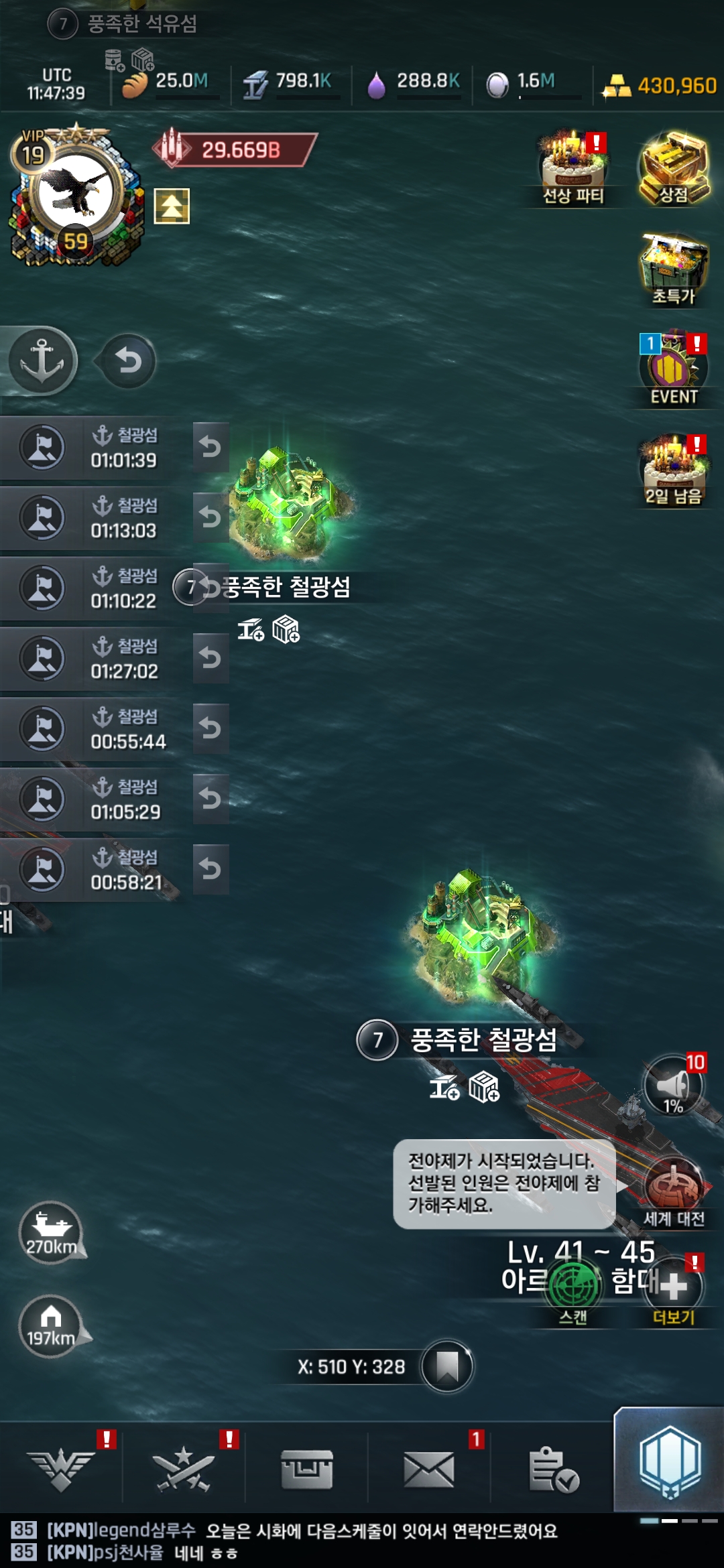Open the crossed swords battle menu
The width and height of the screenshot is (724, 1568).
click(x=183, y=1469)
